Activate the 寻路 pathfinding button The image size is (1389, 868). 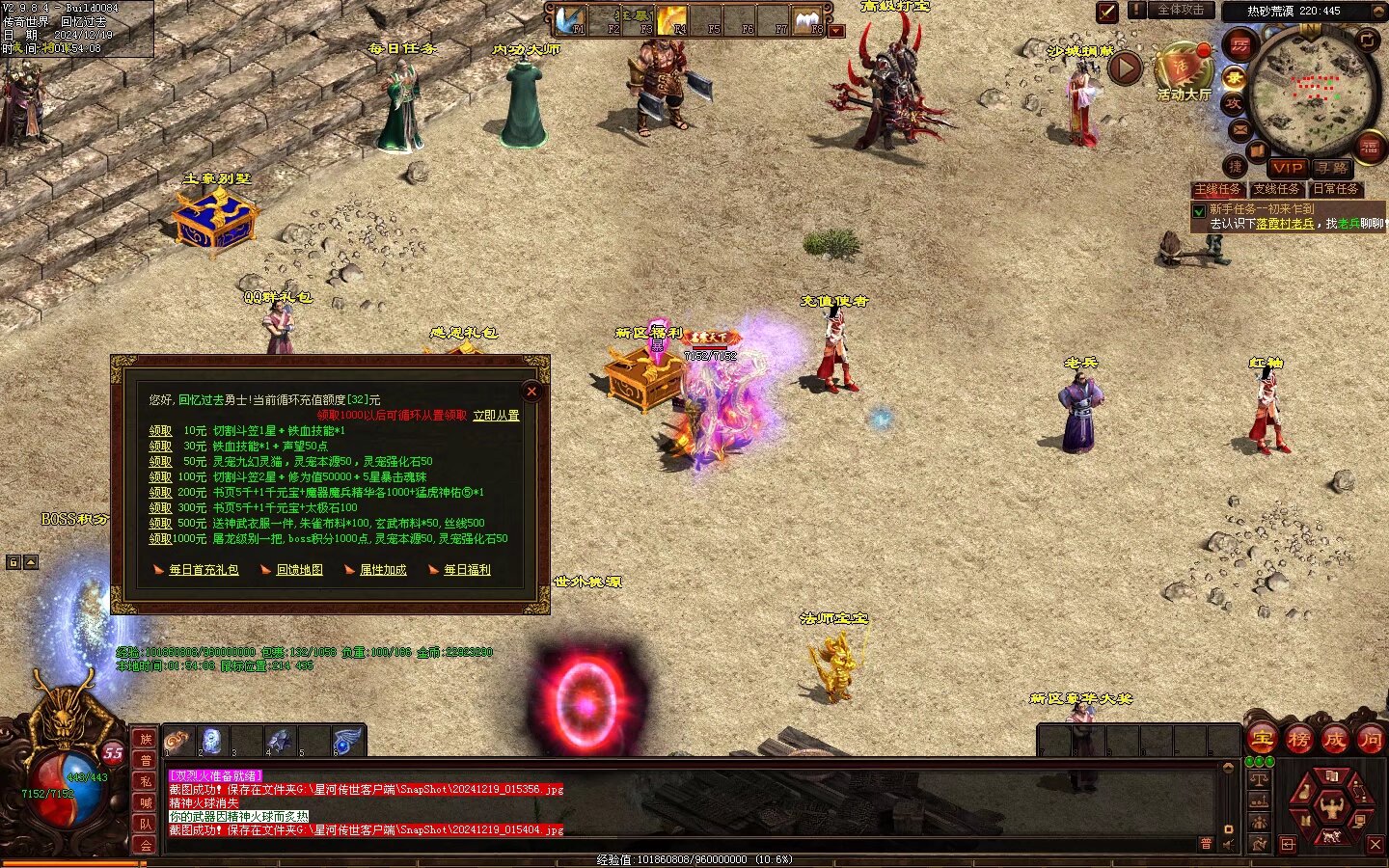coord(1331,168)
